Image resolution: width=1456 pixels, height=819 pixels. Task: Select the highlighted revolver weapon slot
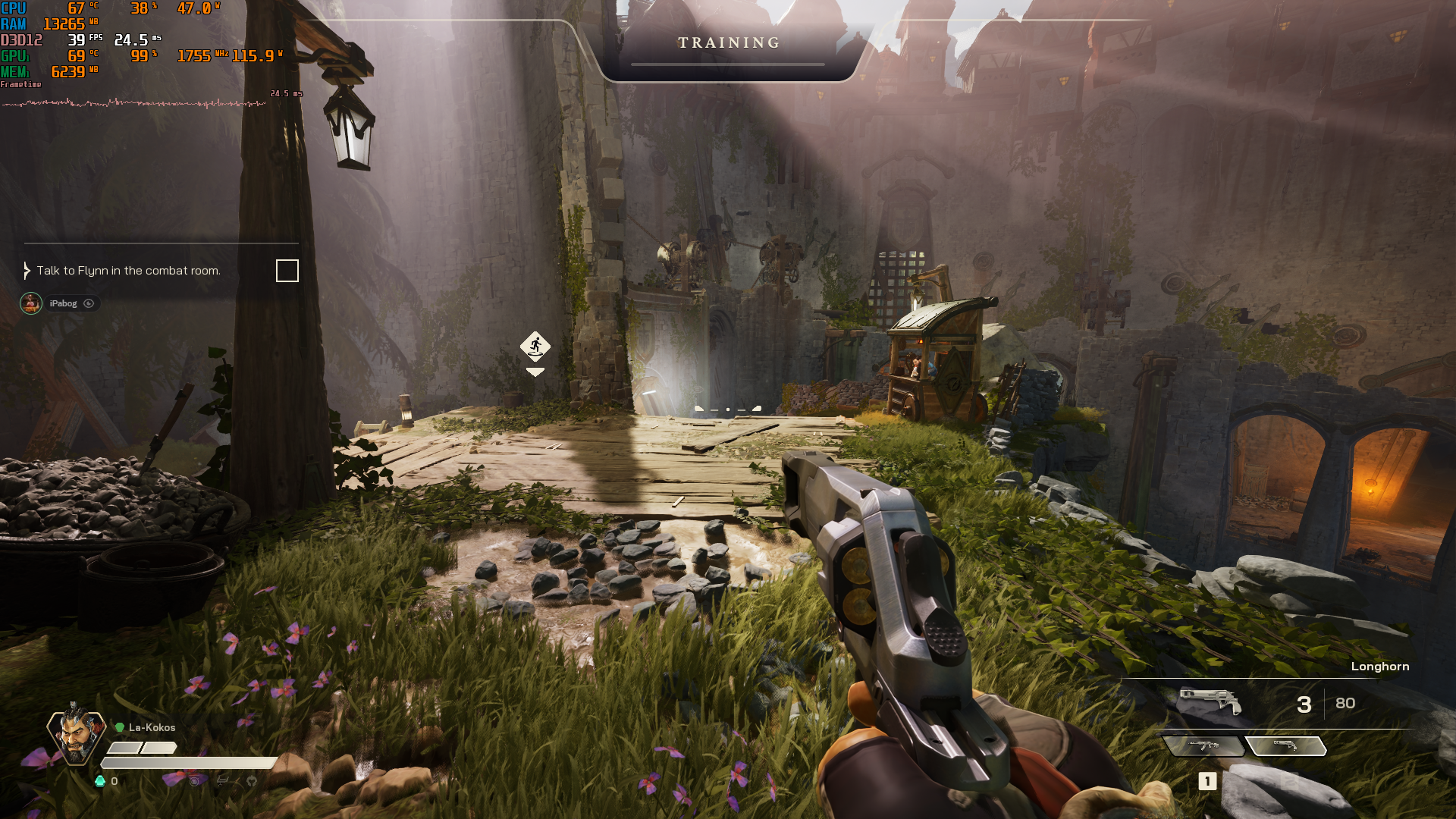point(1286,746)
